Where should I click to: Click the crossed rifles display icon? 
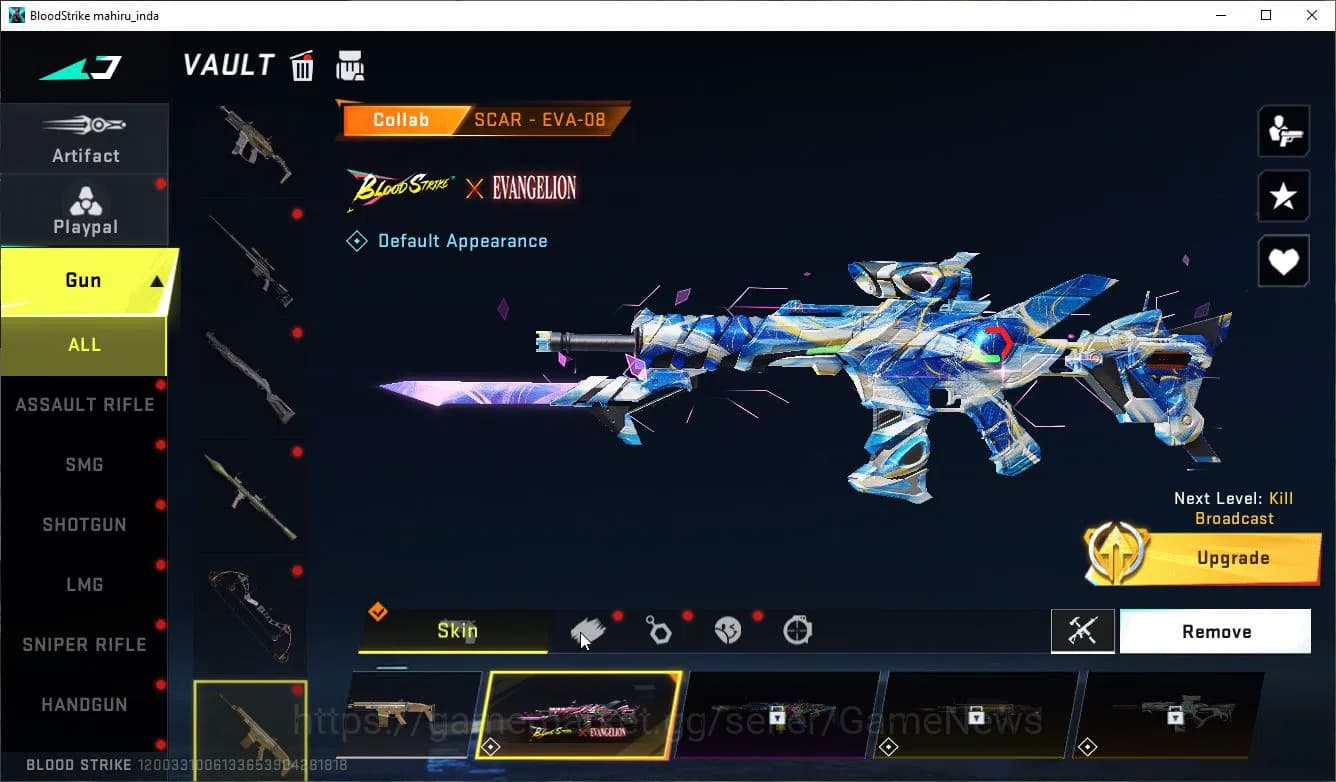tap(1083, 630)
